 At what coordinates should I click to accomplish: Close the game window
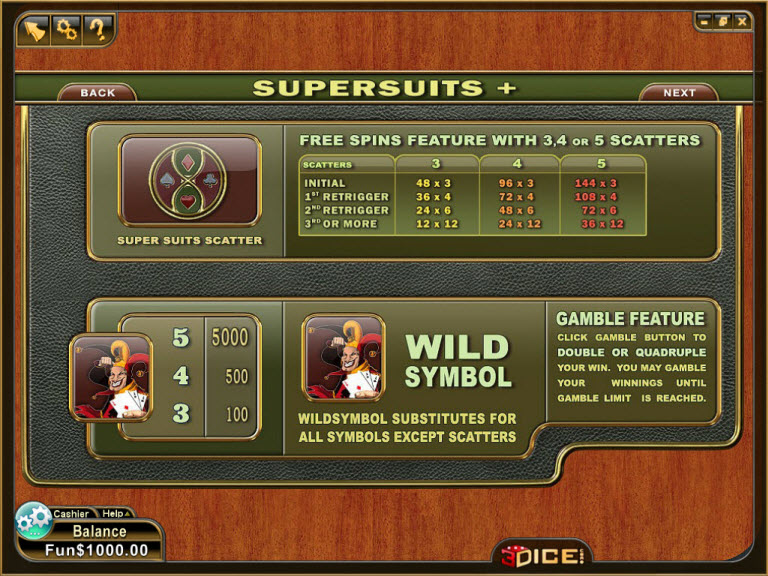click(x=741, y=20)
